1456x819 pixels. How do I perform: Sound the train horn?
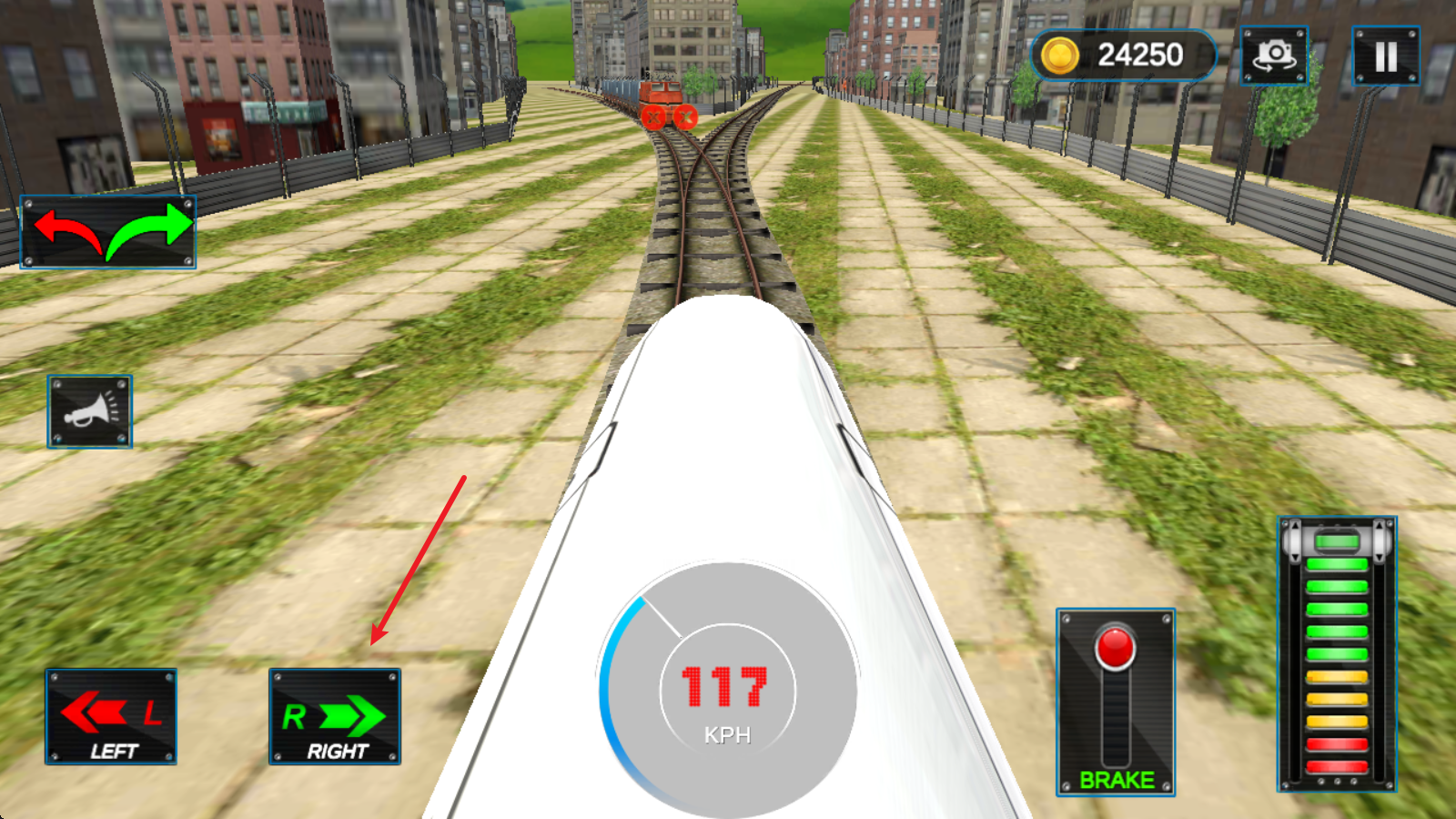[x=89, y=411]
